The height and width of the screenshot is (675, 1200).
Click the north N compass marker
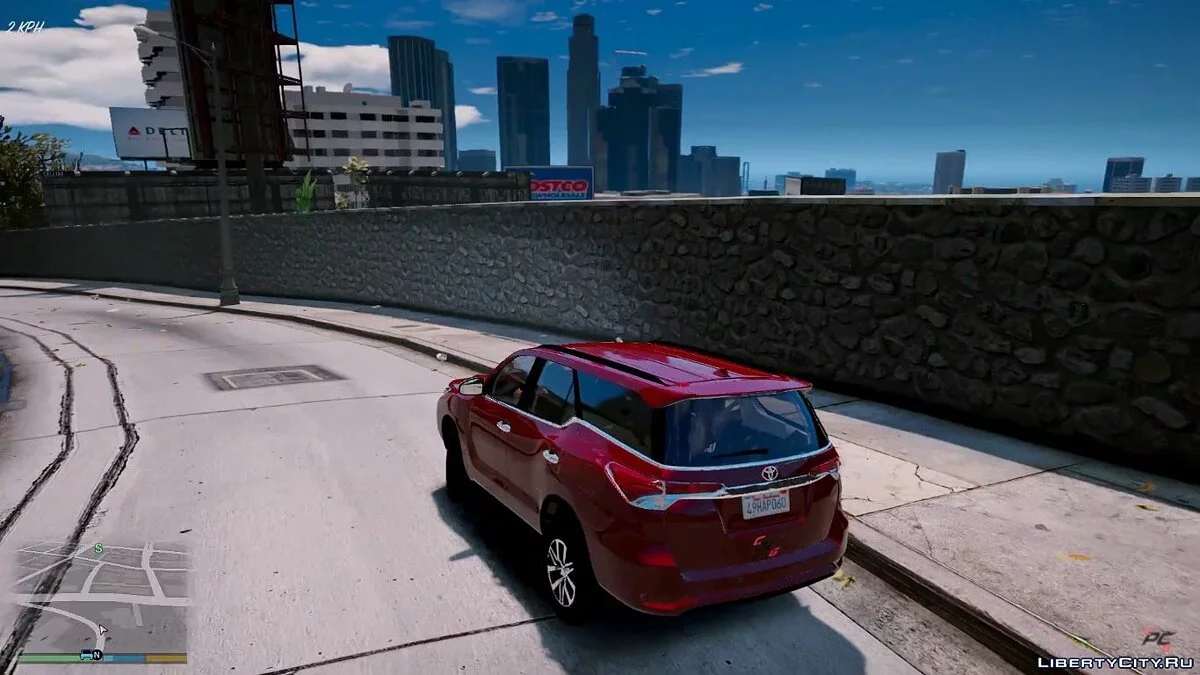97,655
